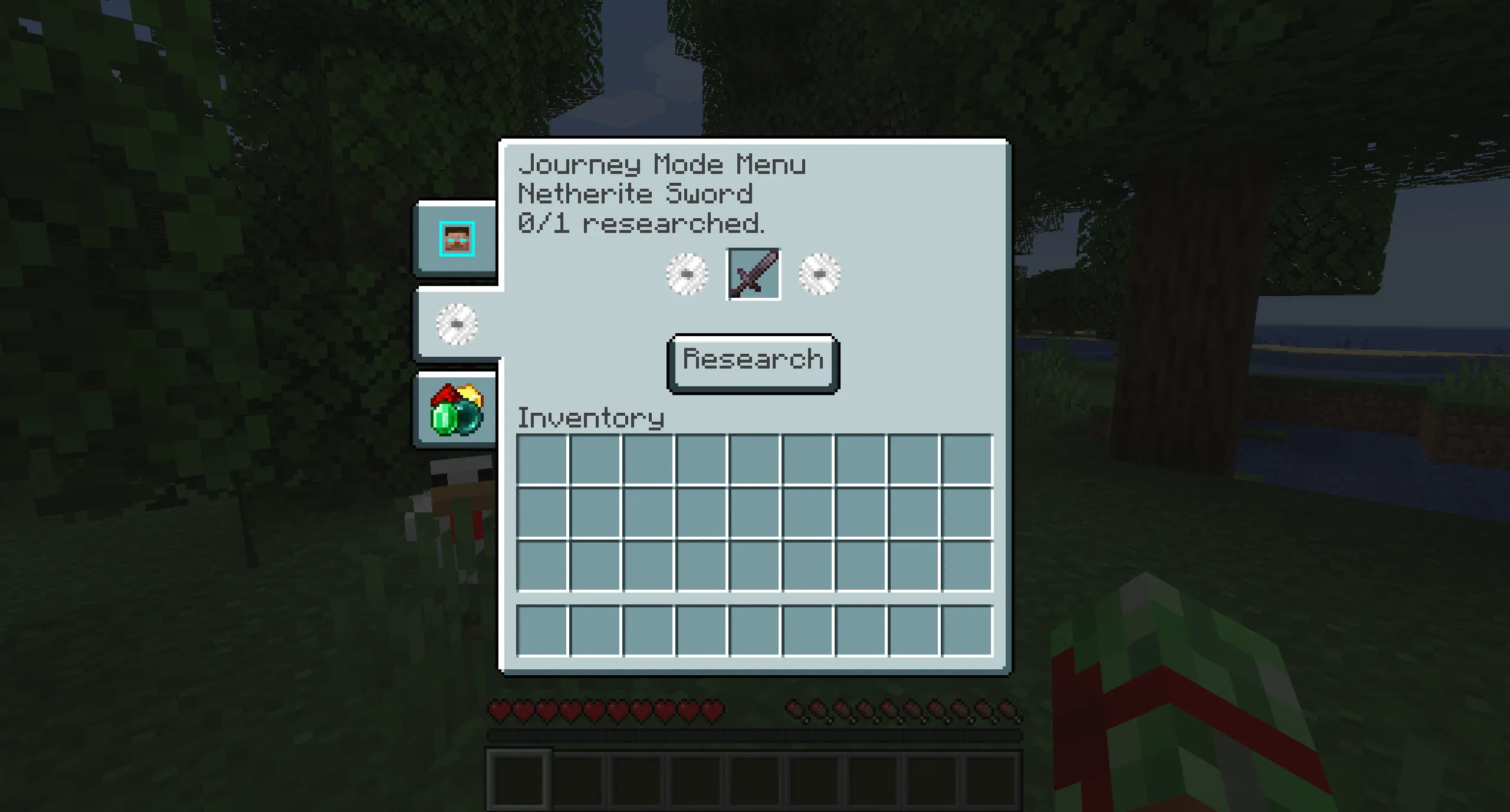Select the top-left inventory slot
The image size is (1510, 812).
click(542, 460)
